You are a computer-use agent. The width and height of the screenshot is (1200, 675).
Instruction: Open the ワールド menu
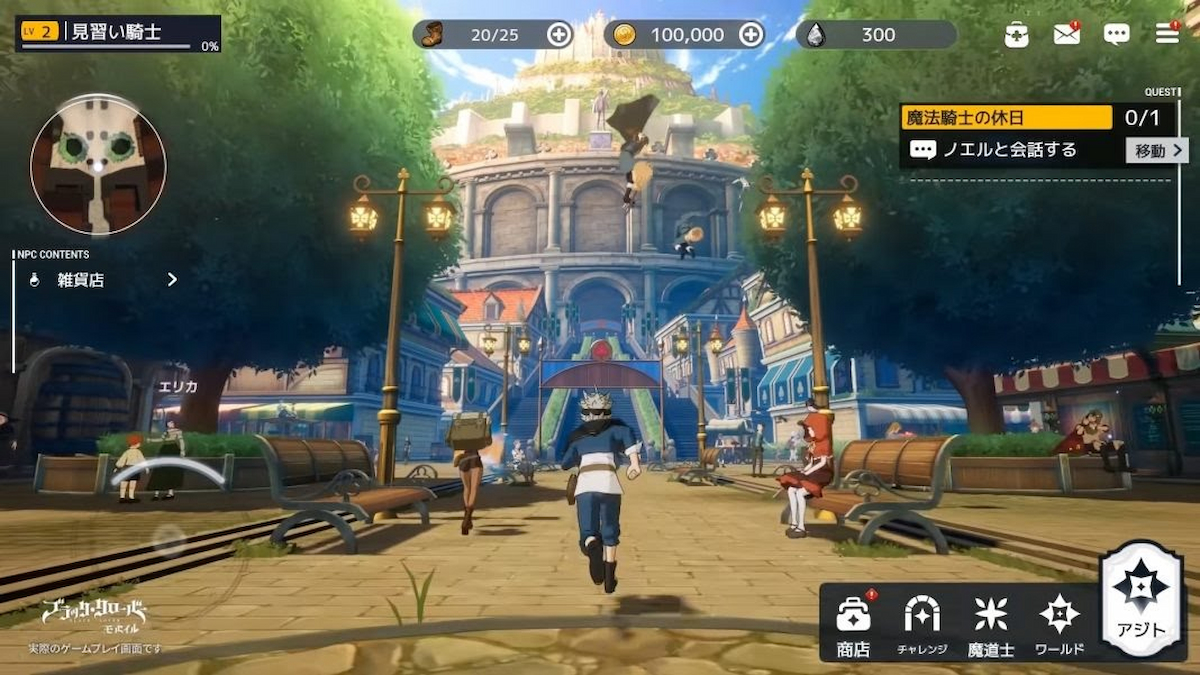1059,624
